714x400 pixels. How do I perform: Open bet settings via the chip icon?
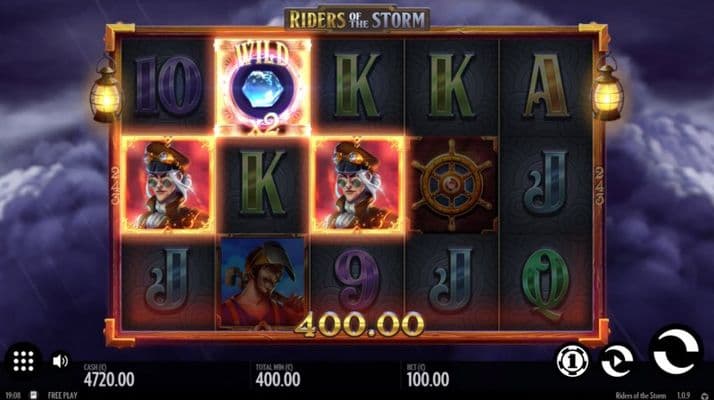click(x=571, y=360)
